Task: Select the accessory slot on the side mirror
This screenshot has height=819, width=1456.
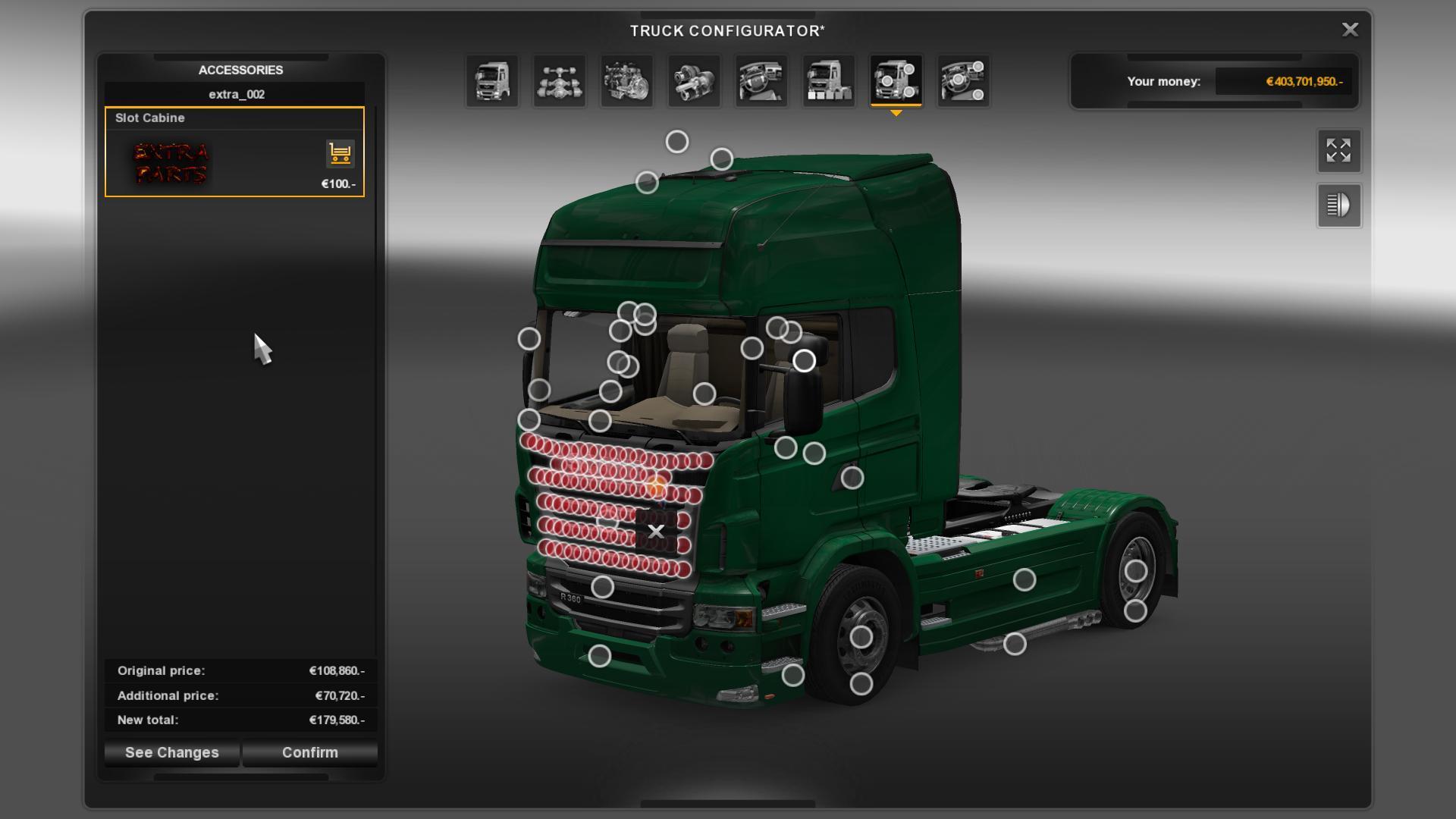Action: coord(805,361)
